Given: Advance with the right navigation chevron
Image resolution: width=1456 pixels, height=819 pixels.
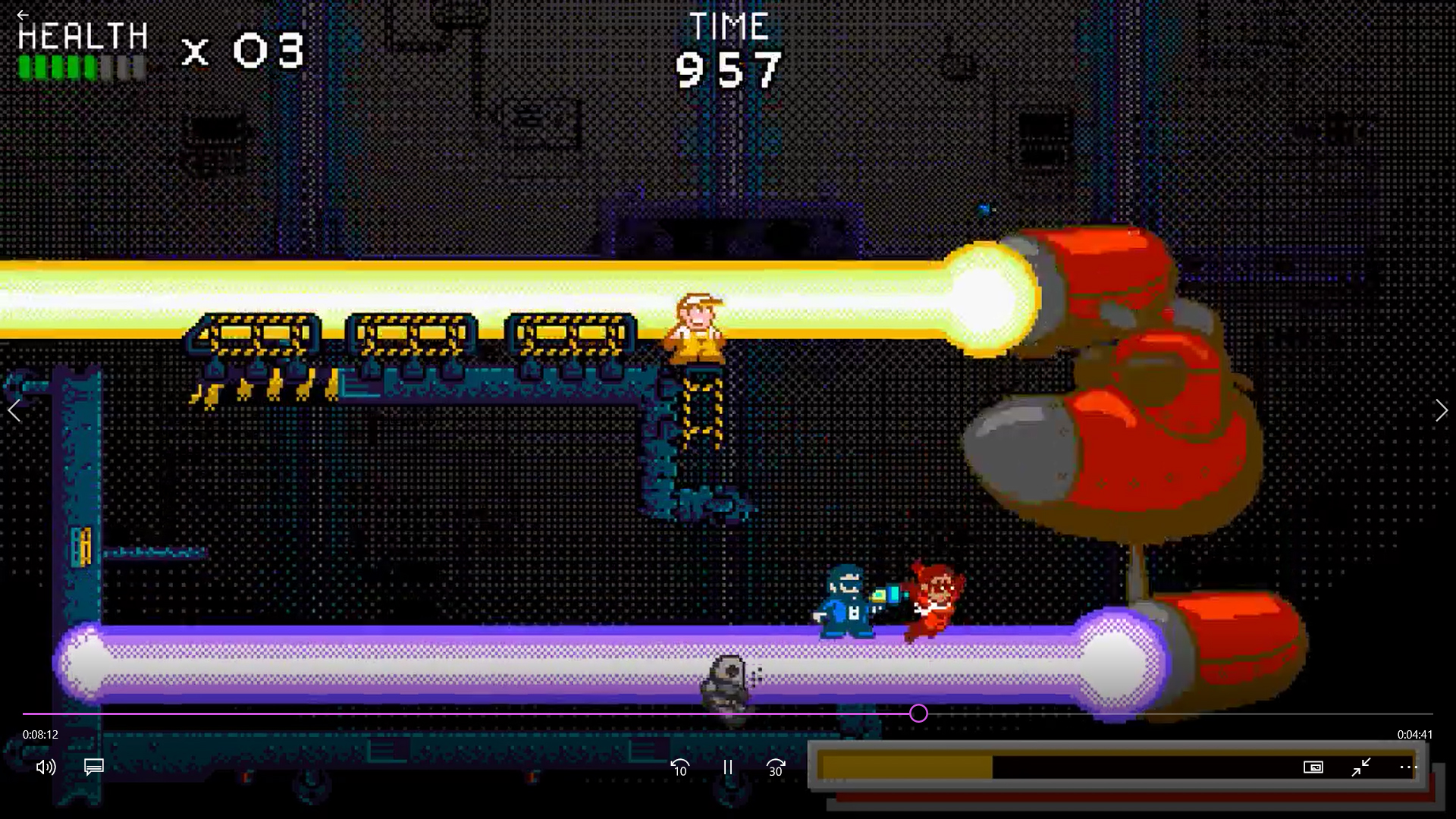Looking at the screenshot, I should pos(1441,410).
